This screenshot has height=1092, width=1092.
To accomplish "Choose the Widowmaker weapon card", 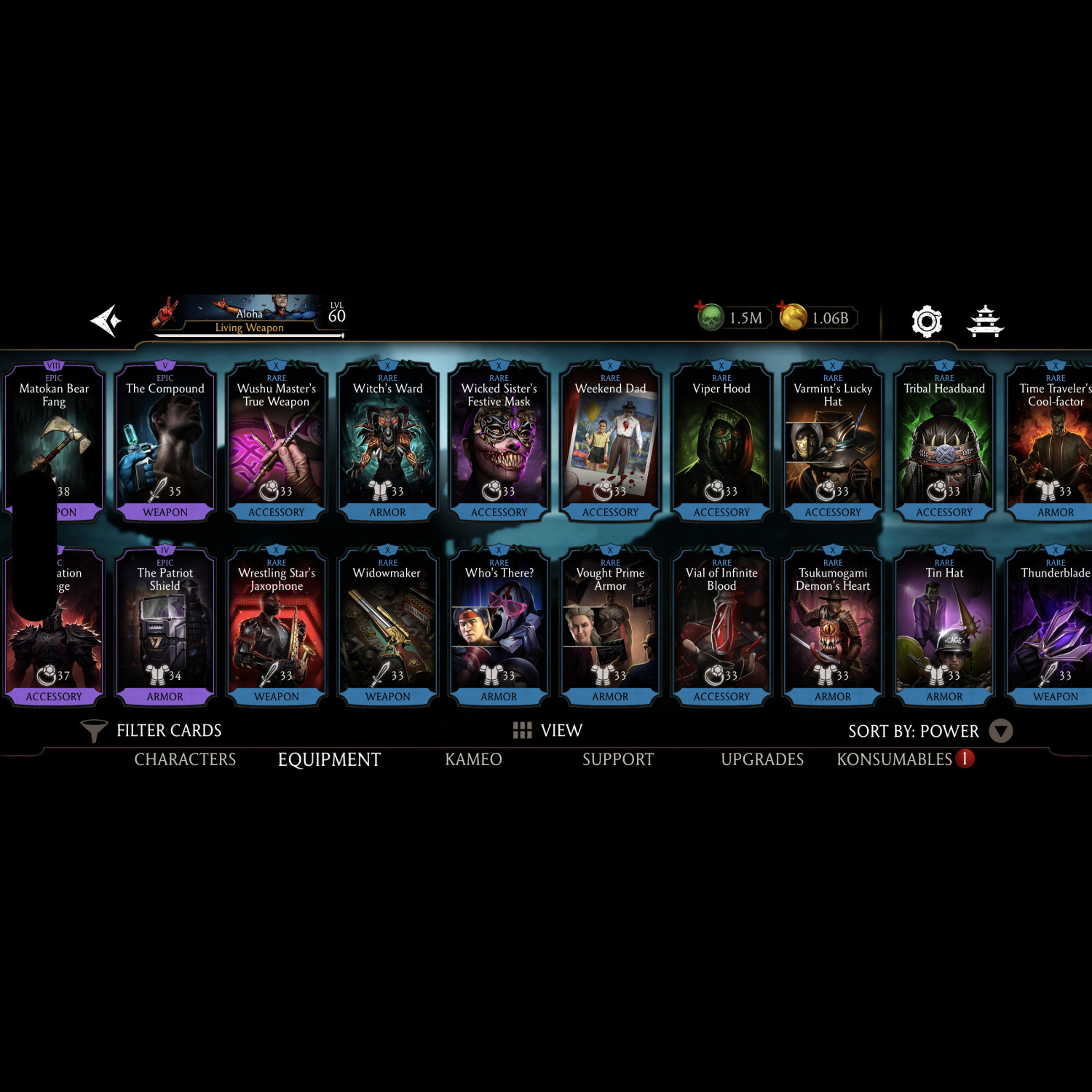I will (388, 626).
